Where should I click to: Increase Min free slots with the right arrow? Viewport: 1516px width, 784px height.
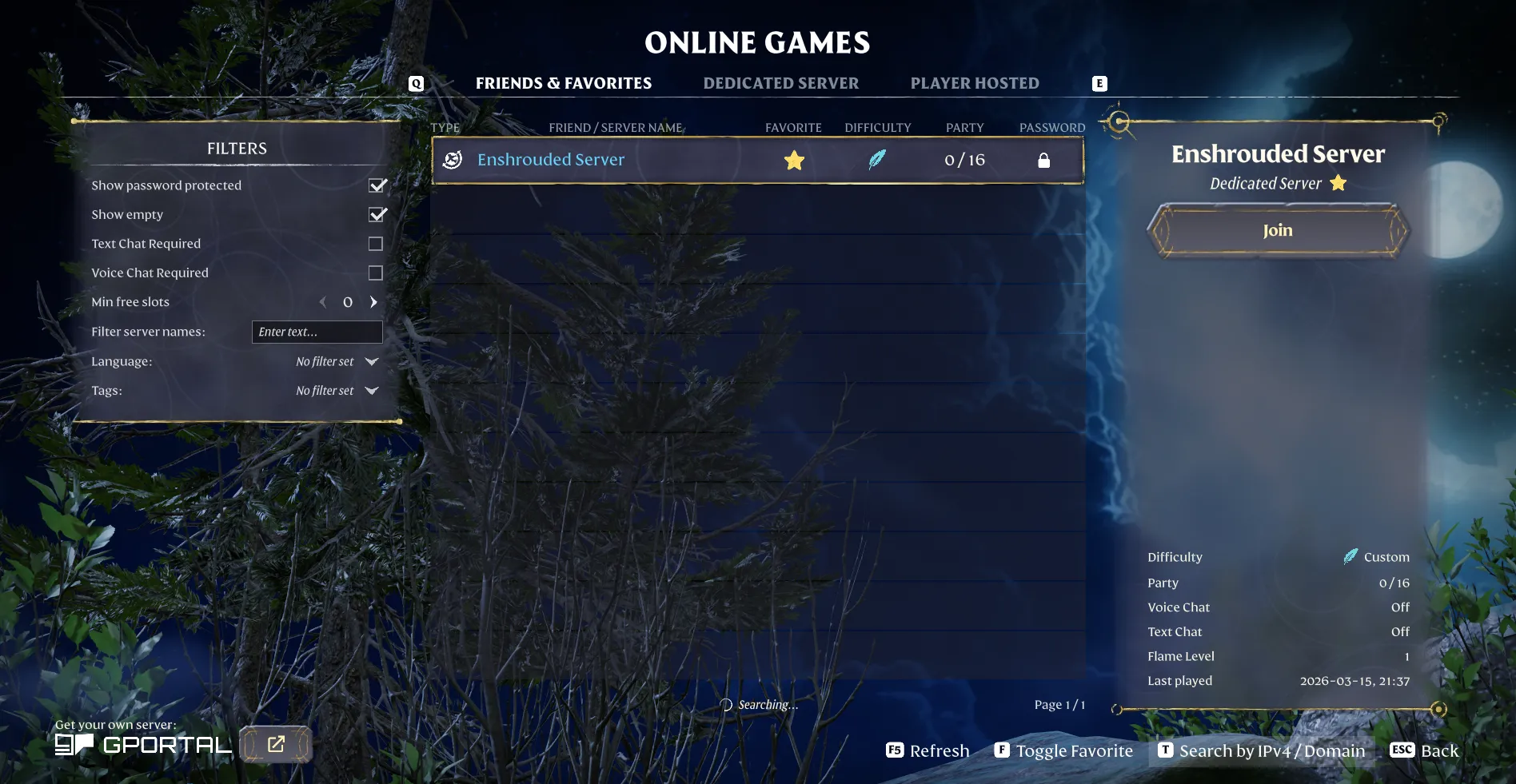pyautogui.click(x=373, y=302)
